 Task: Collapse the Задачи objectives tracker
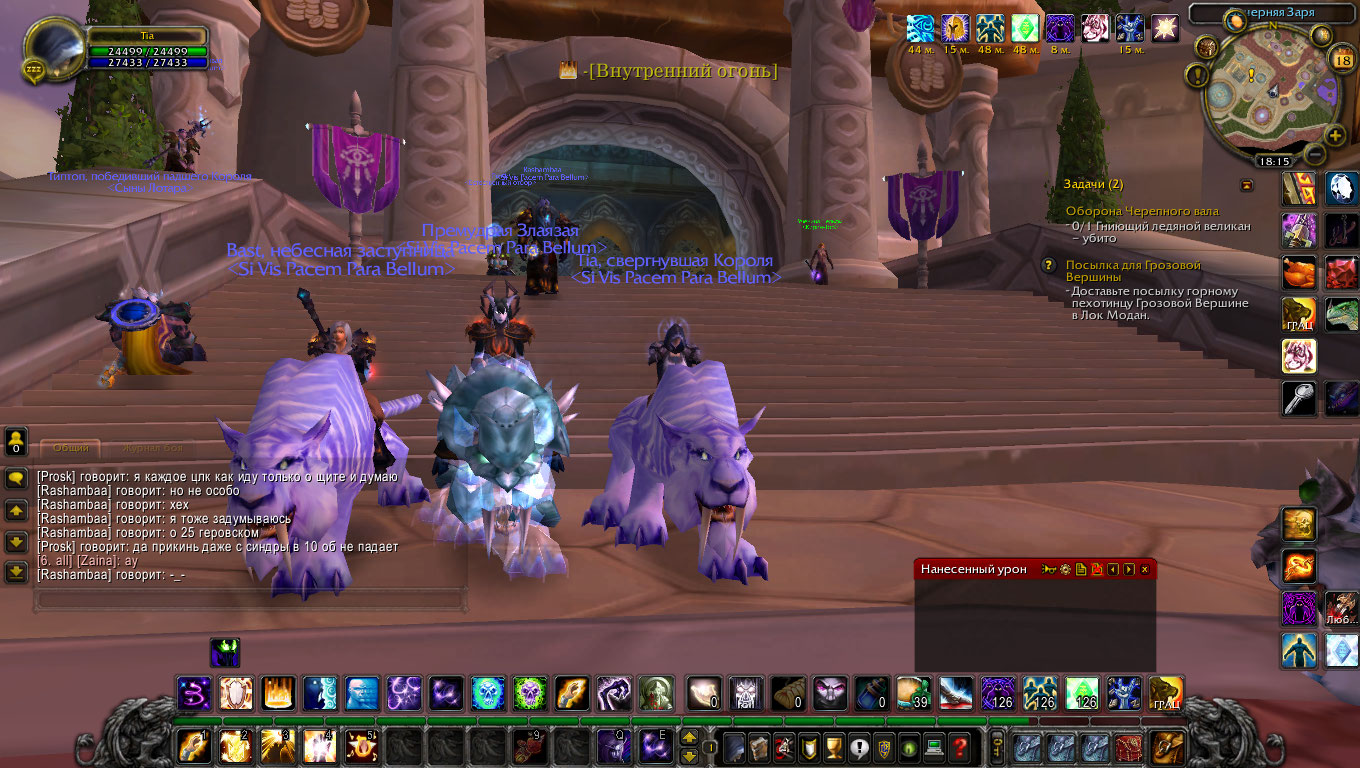[x=1246, y=185]
